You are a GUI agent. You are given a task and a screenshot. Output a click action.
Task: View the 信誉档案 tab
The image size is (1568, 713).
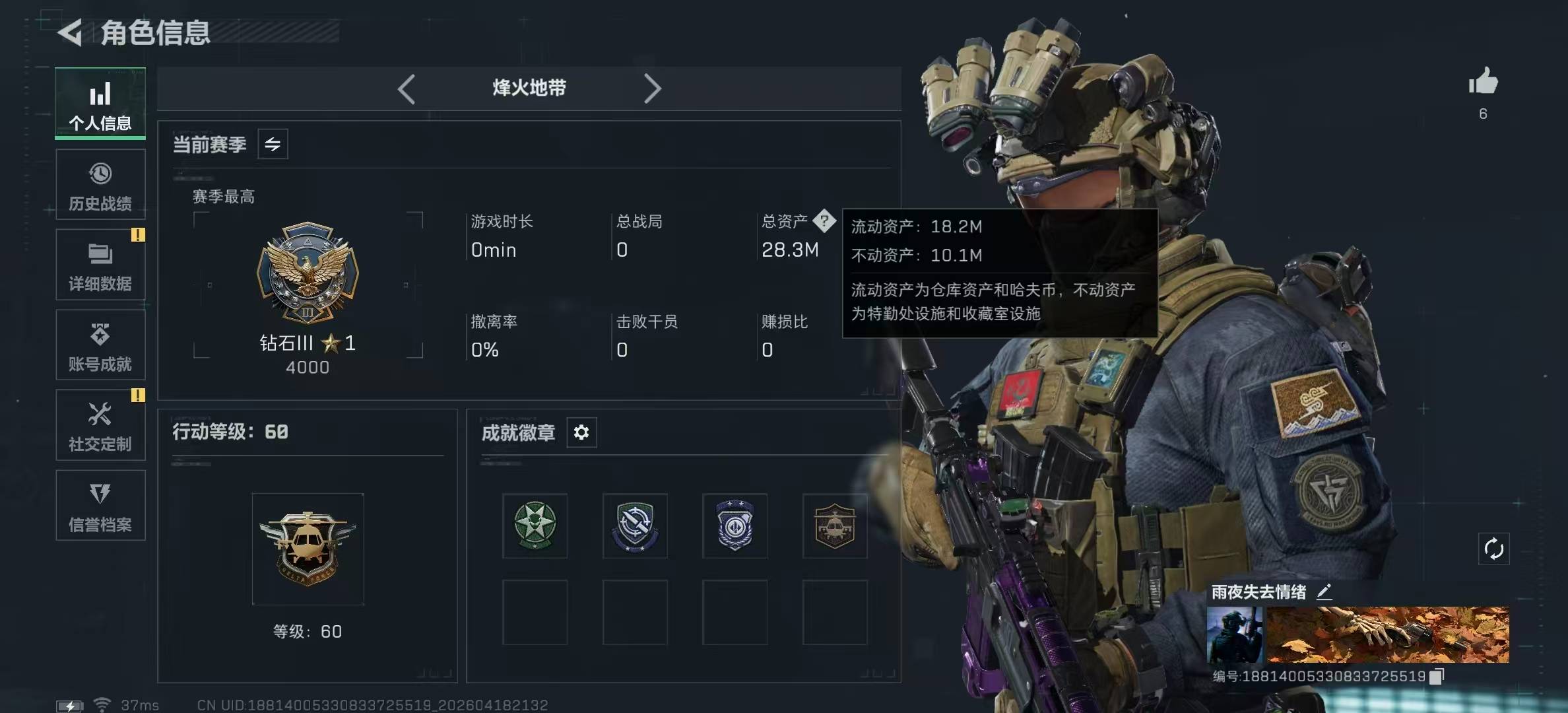(100, 505)
